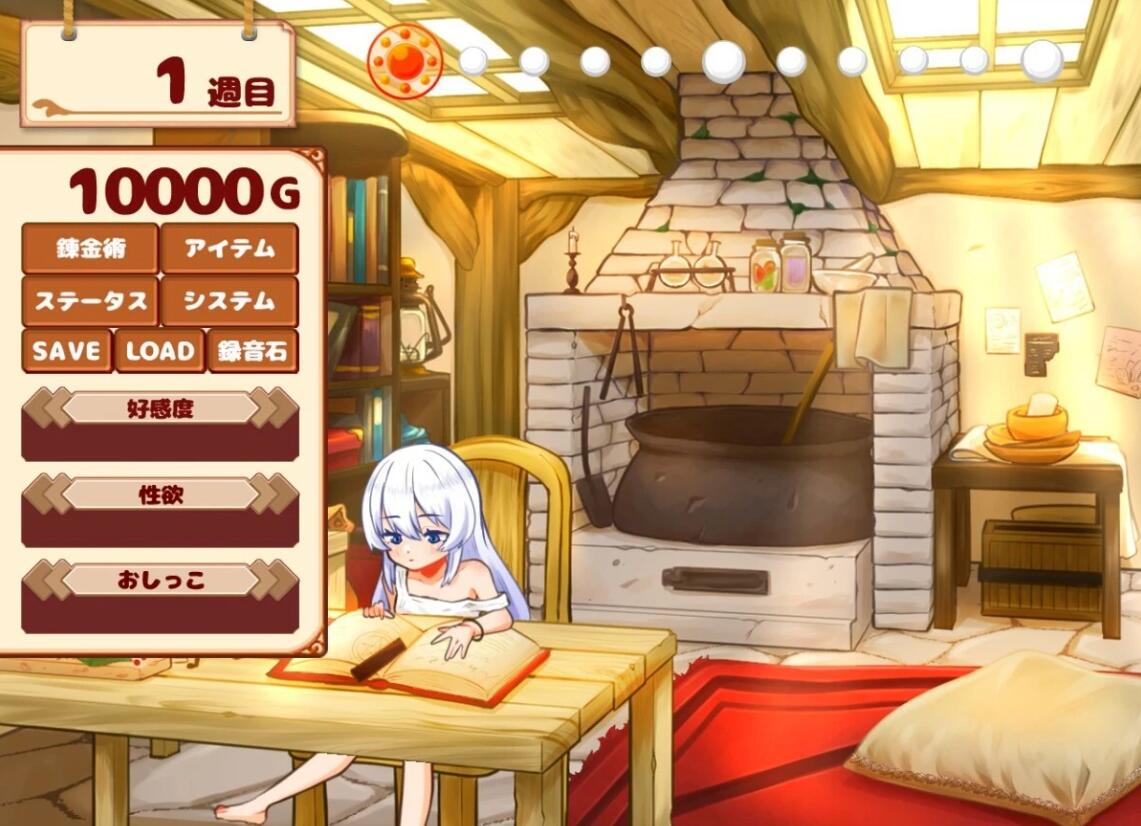Open the システム system menu
The width and height of the screenshot is (1141, 826).
pyautogui.click(x=229, y=301)
